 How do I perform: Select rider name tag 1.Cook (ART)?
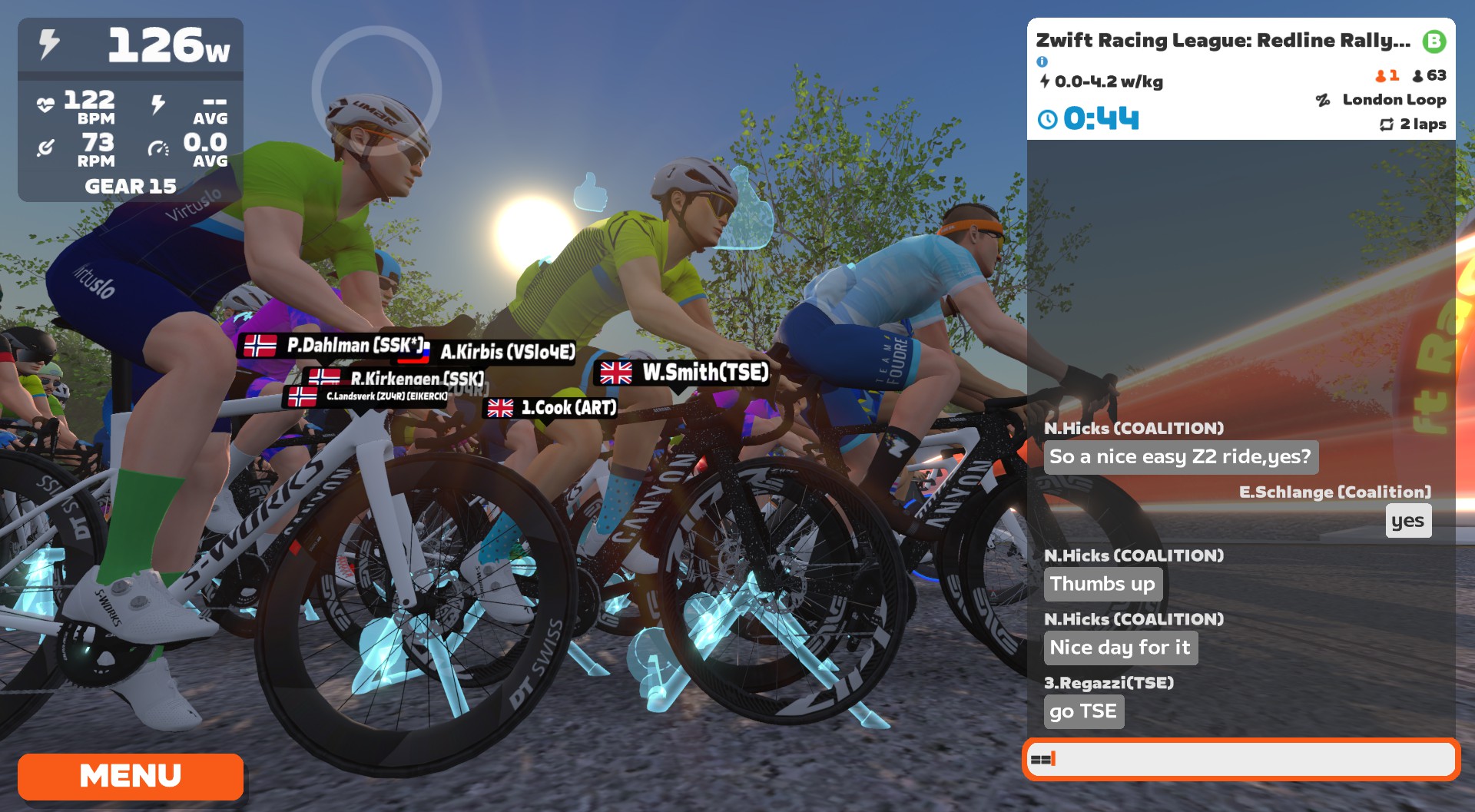552,408
